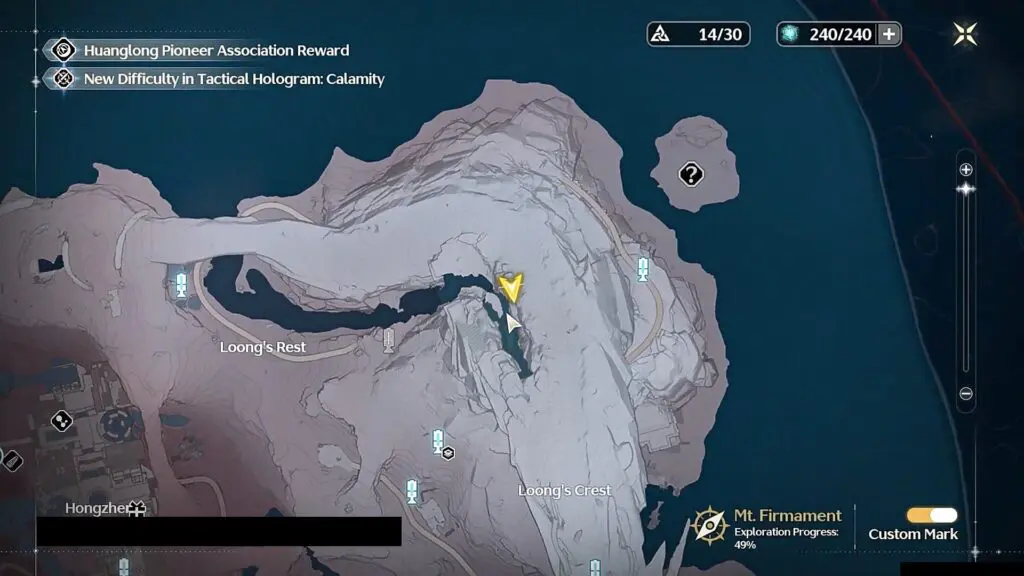Open Mt. Firmament exploration progress compass
This screenshot has width=1024, height=576.
click(710, 524)
